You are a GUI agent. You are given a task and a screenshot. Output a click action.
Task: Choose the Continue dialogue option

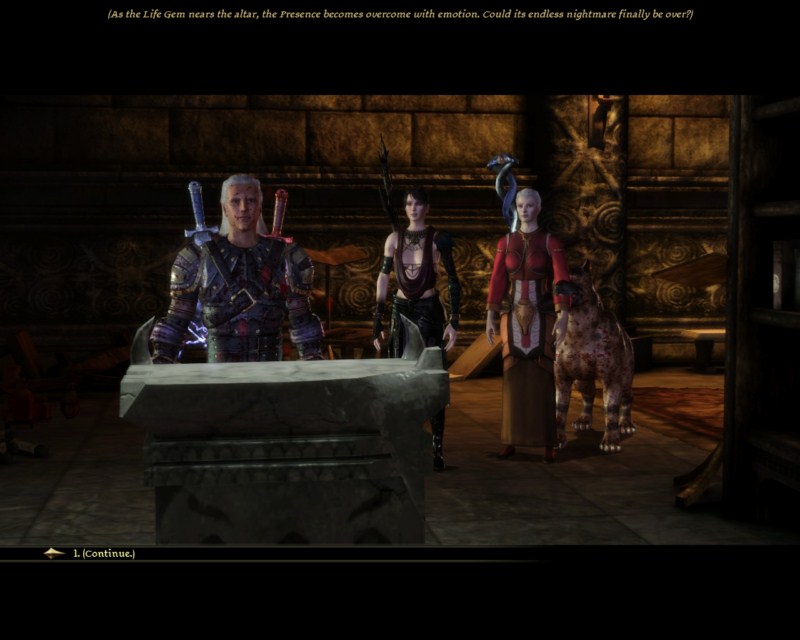[x=104, y=553]
